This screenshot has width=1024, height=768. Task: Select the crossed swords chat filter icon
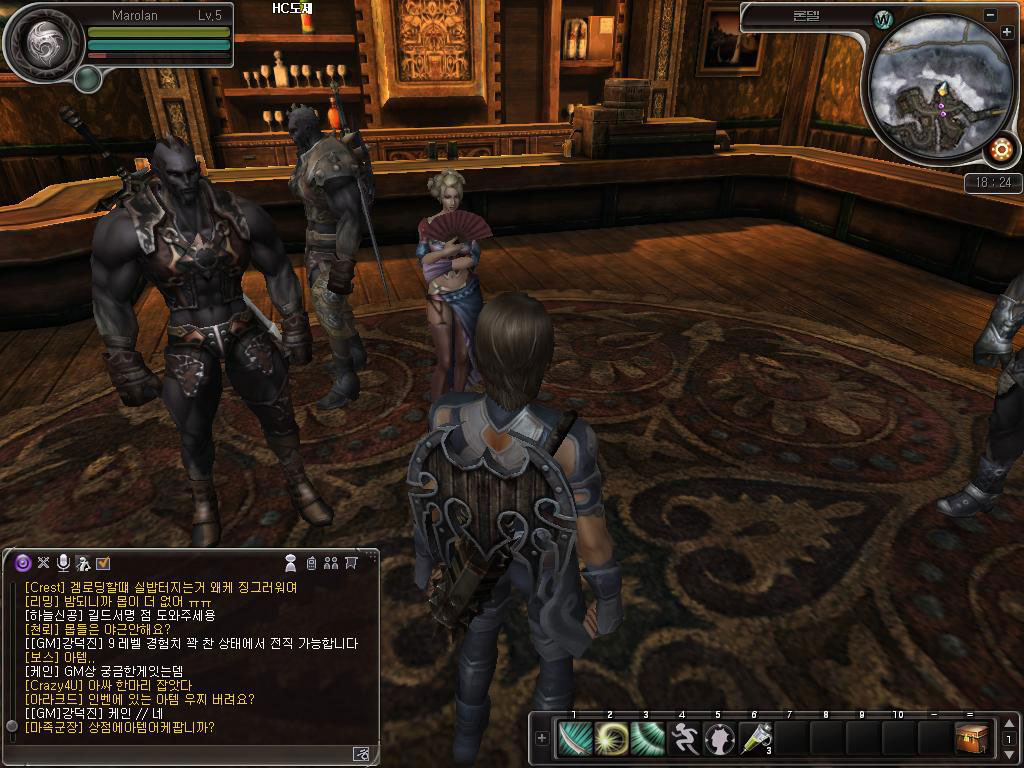pyautogui.click(x=44, y=562)
